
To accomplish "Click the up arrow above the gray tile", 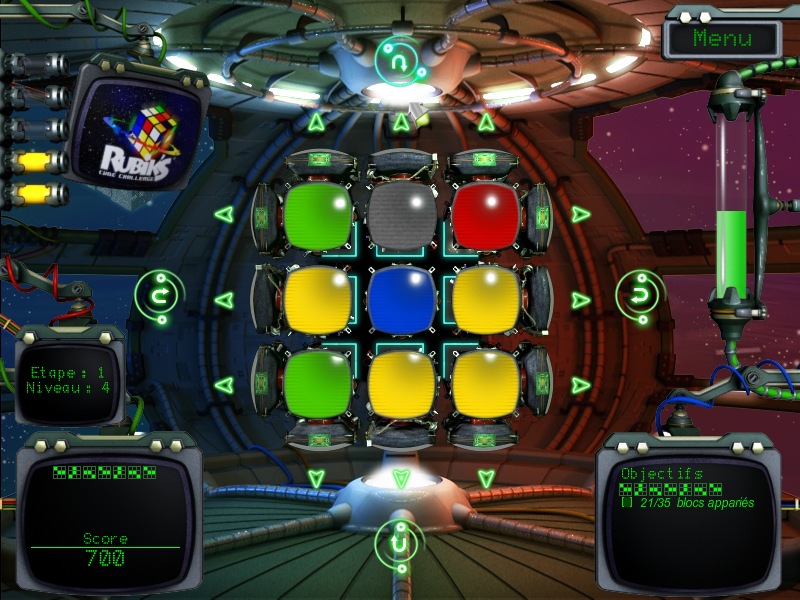I will point(401,123).
